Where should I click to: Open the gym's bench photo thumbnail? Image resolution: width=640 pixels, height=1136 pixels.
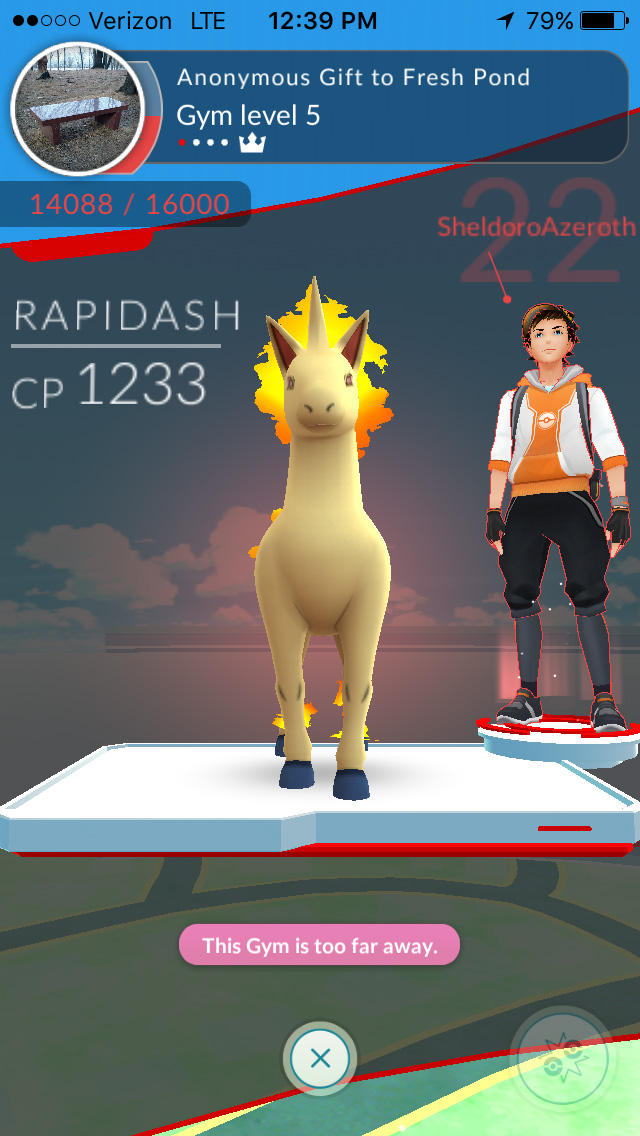click(x=77, y=109)
